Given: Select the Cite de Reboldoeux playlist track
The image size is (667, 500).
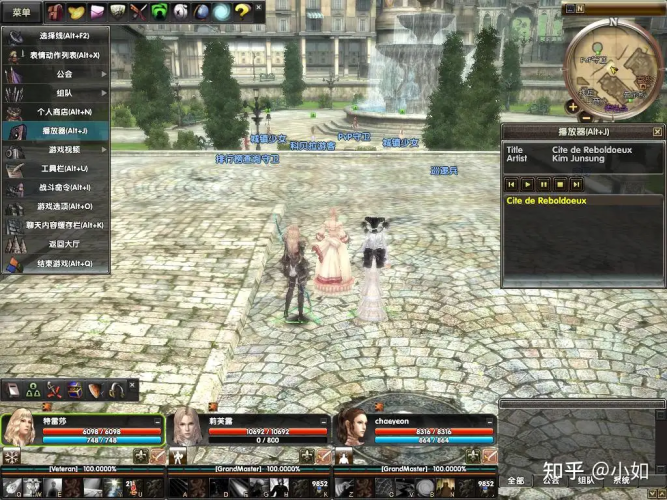Looking at the screenshot, I should click(x=547, y=201).
